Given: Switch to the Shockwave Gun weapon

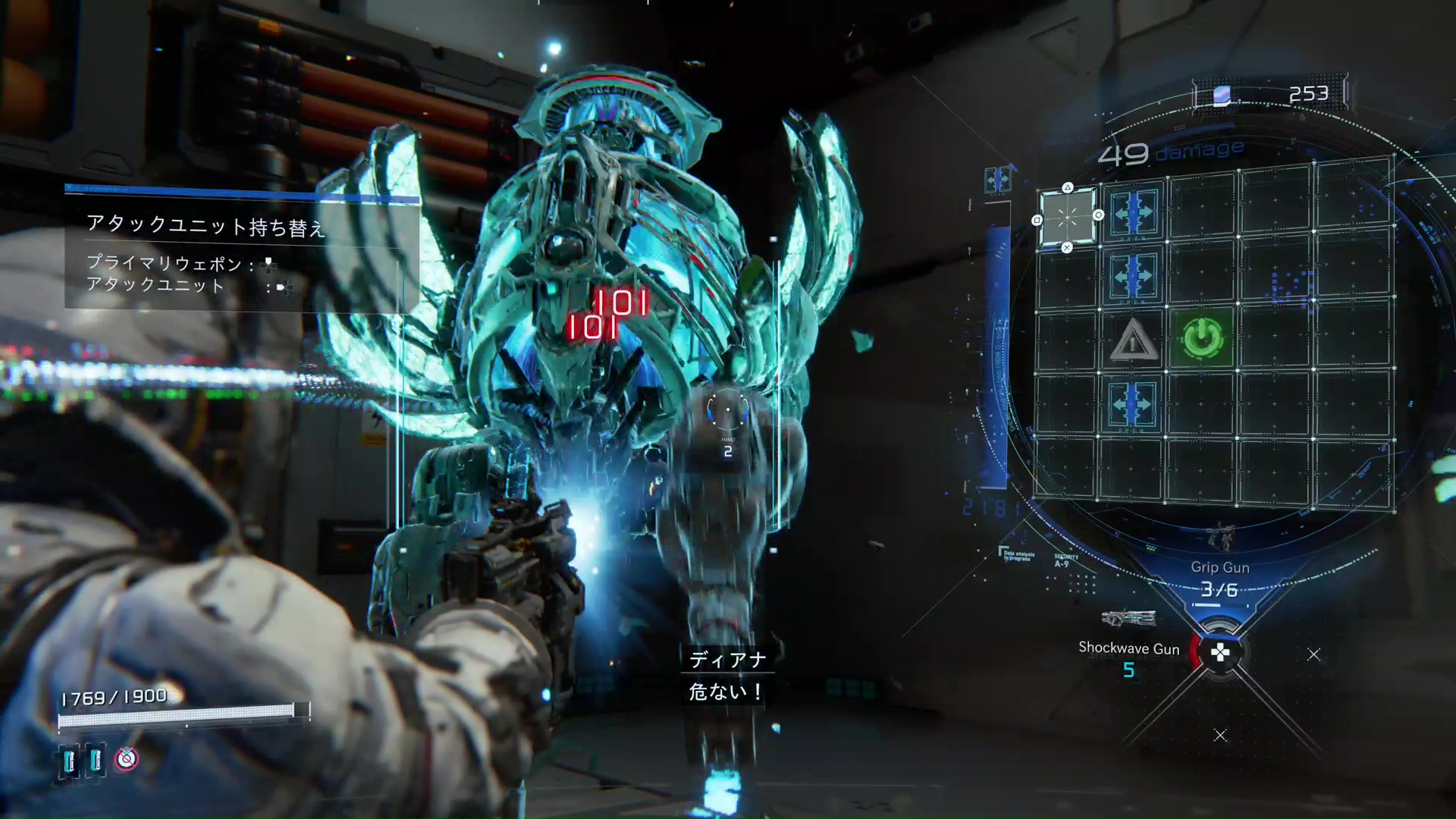Looking at the screenshot, I should point(1129,647).
